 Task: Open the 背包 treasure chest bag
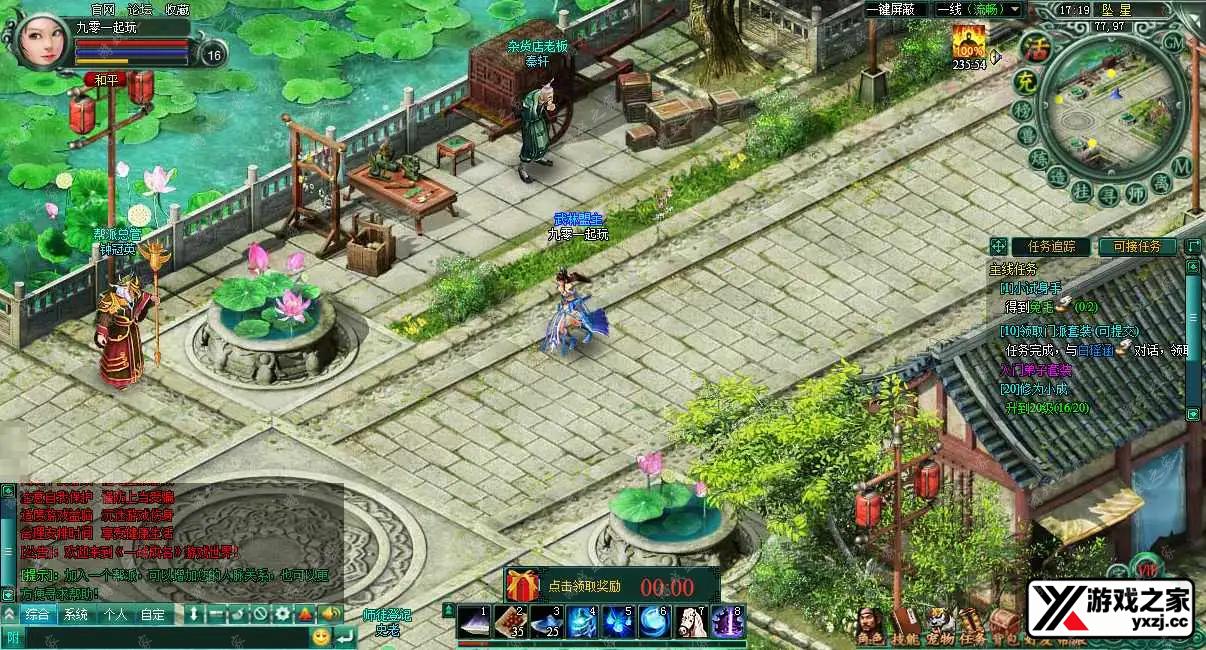1004,623
